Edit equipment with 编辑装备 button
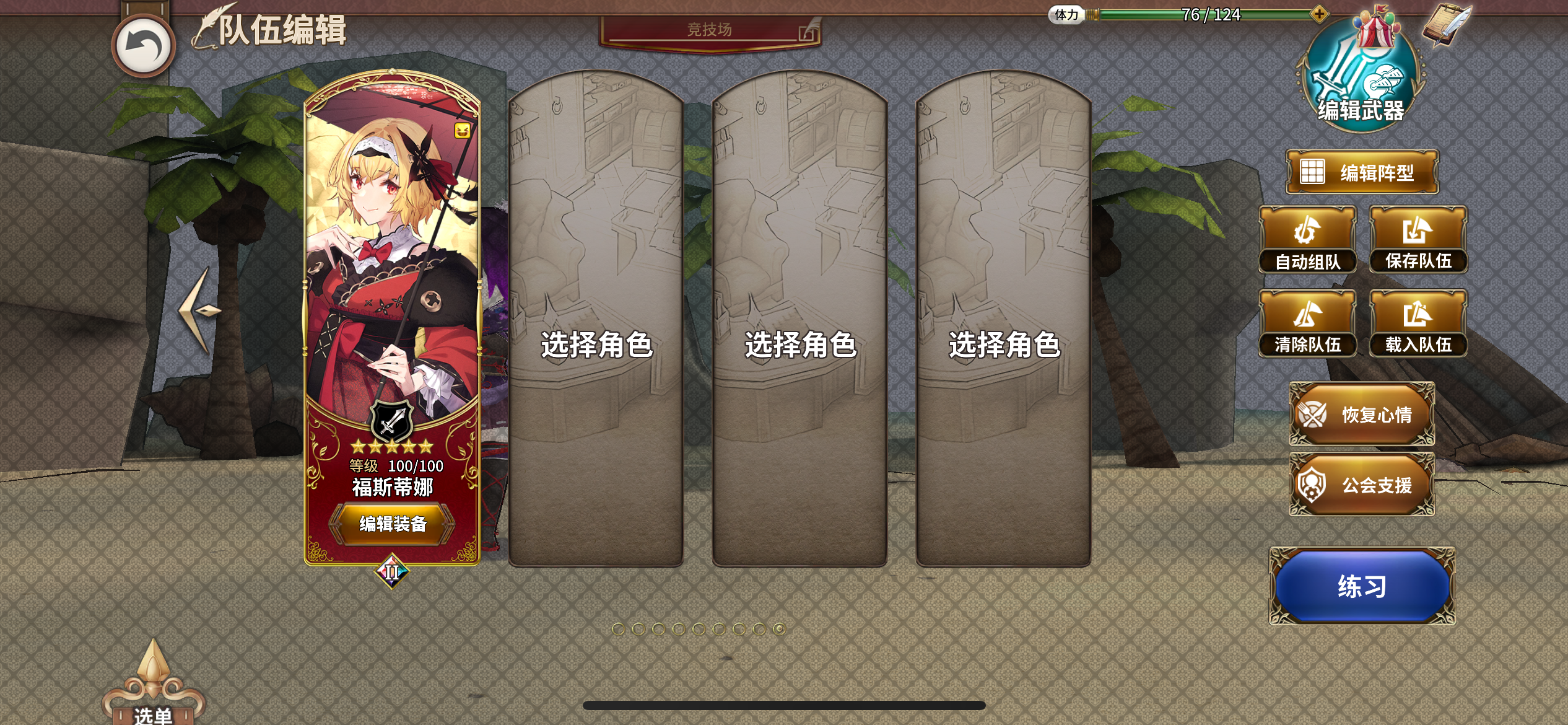Viewport: 1568px width, 725px height. coord(393,524)
